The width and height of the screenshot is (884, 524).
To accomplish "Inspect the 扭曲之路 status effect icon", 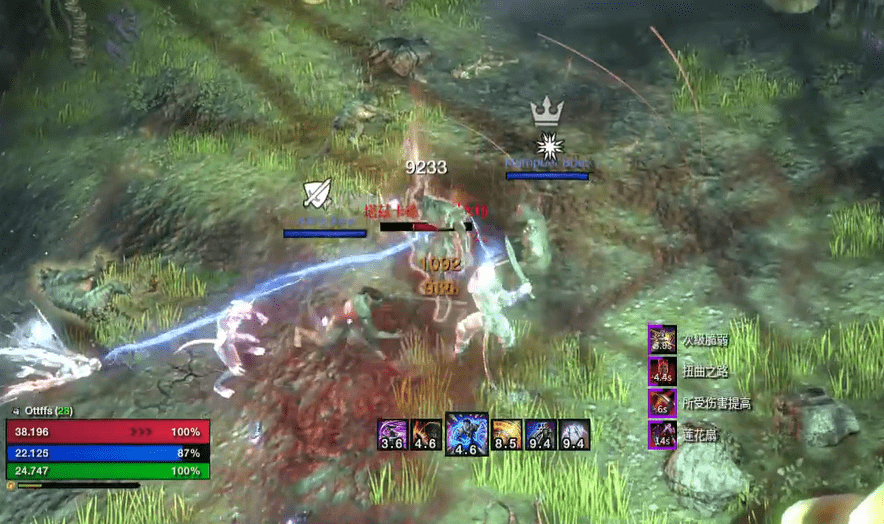I will pyautogui.click(x=662, y=371).
